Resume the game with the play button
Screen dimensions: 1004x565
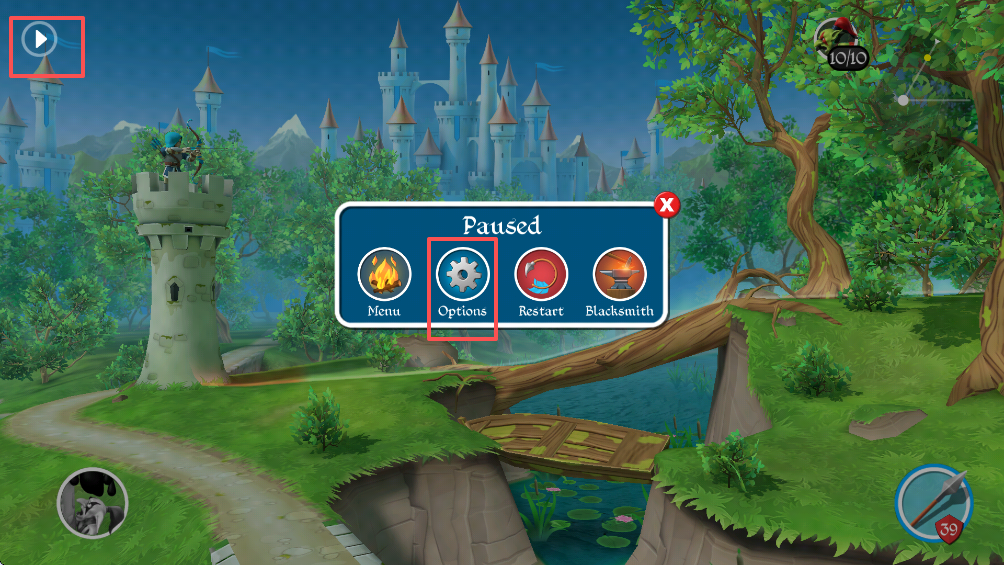pyautogui.click(x=41, y=40)
